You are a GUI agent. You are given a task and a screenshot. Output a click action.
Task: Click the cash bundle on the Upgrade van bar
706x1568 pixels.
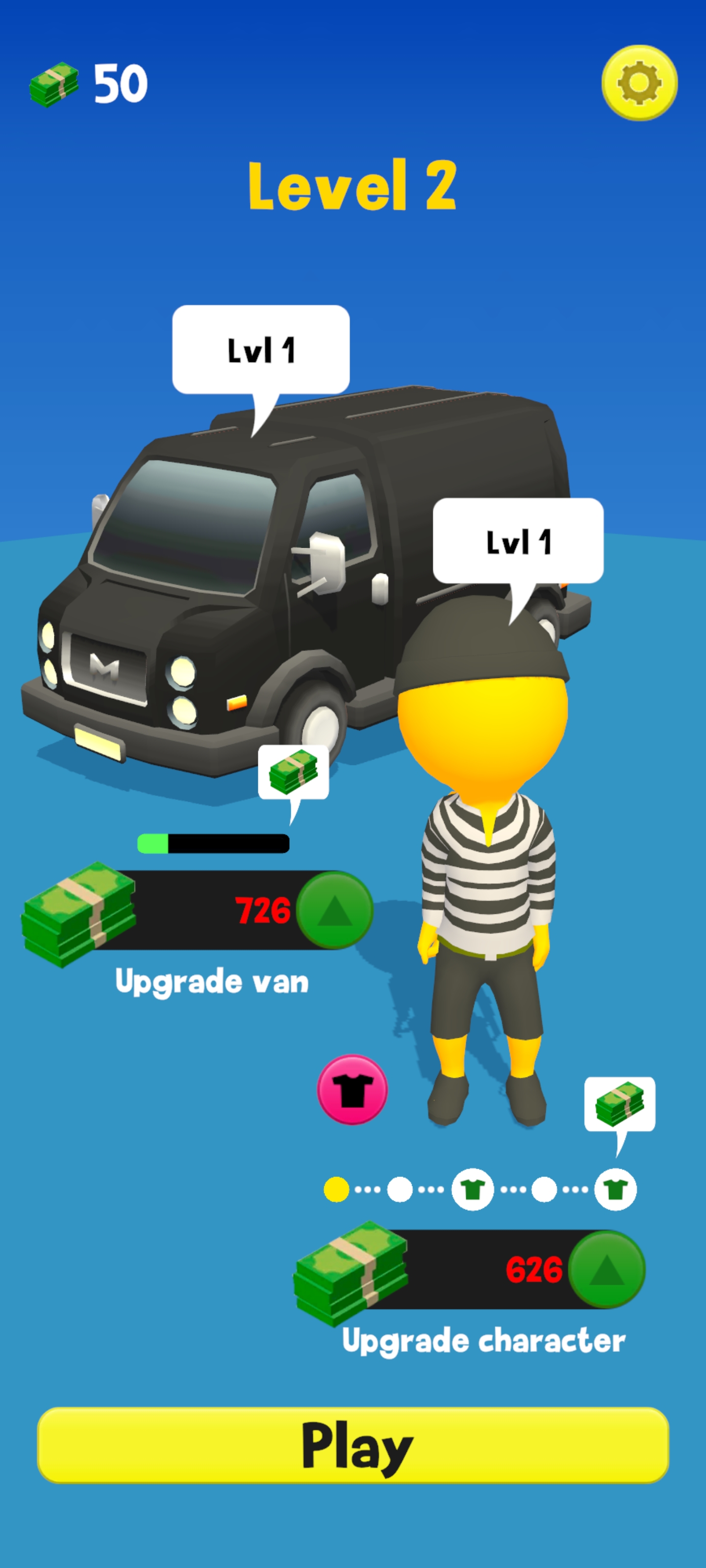tap(79, 913)
